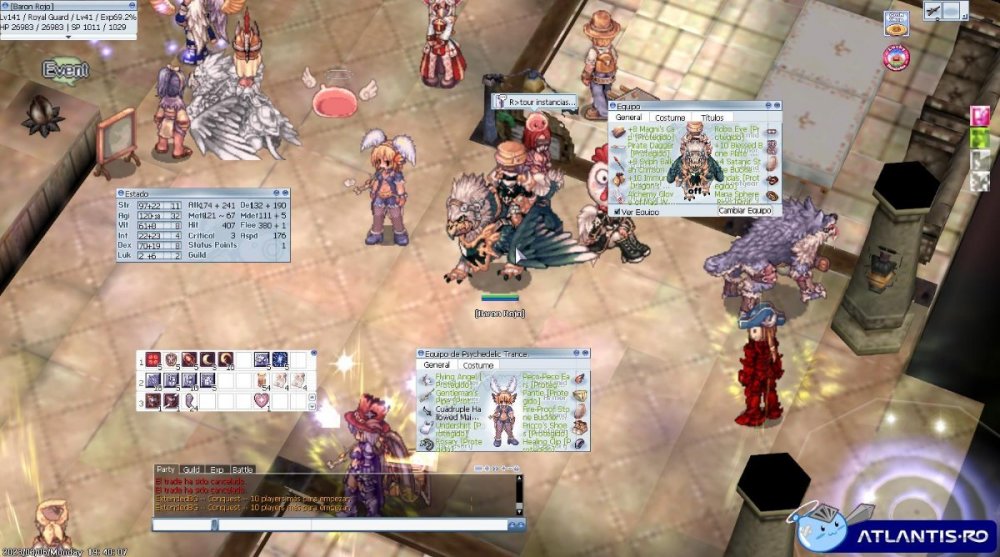The image size is (1000, 557).
Task: Open the Titulos tab in Equipo window
Action: pos(711,118)
